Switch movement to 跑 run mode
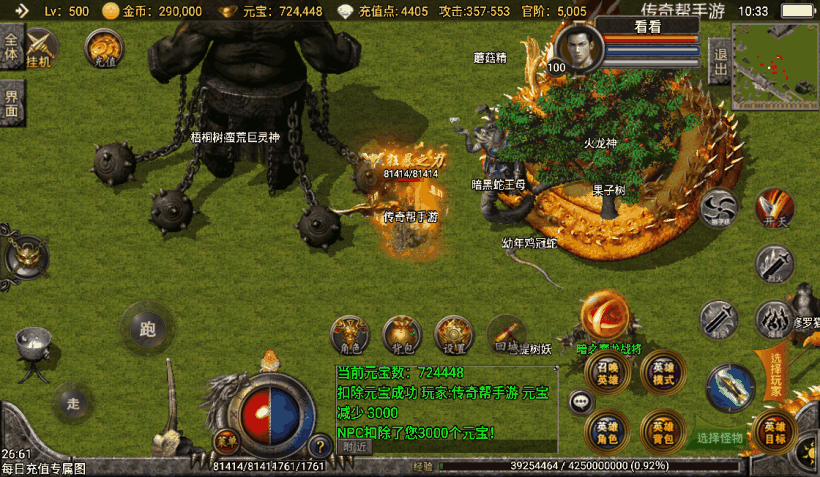This screenshot has height=477, width=820. tap(149, 328)
